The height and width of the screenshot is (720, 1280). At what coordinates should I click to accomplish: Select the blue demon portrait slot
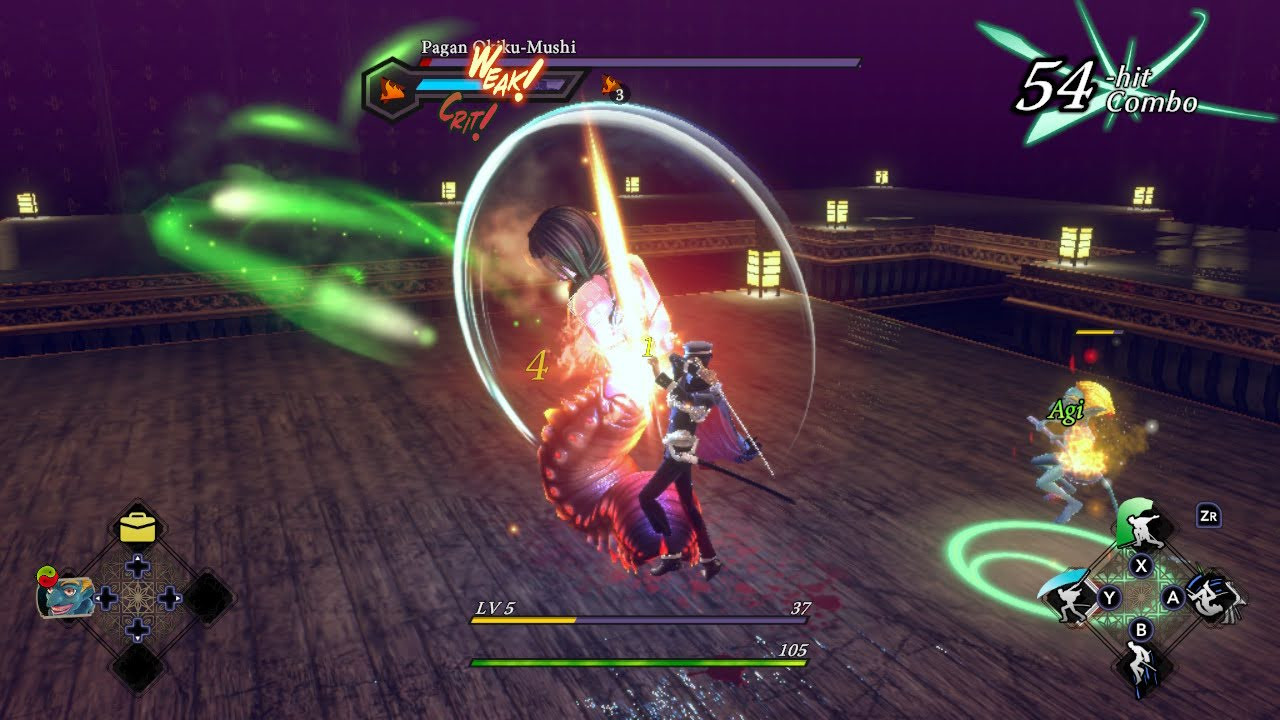64,598
